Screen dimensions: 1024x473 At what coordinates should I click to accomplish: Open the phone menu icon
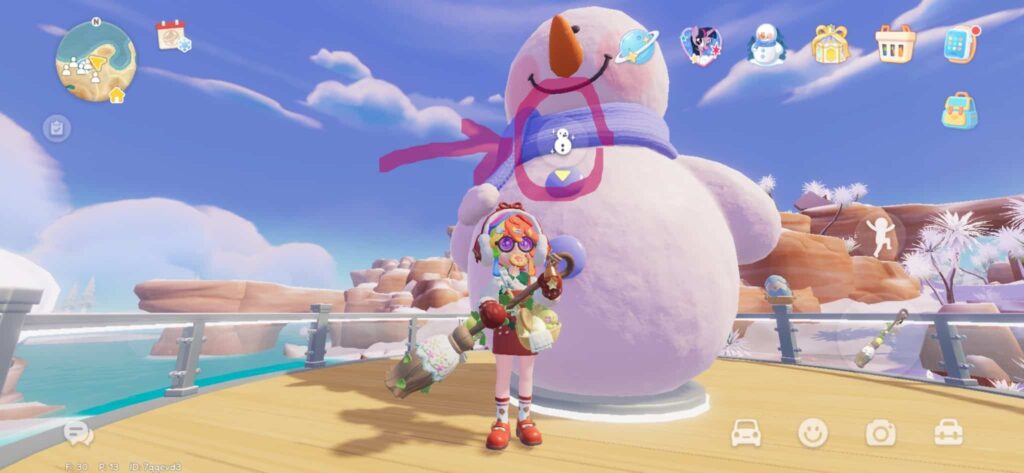point(960,44)
